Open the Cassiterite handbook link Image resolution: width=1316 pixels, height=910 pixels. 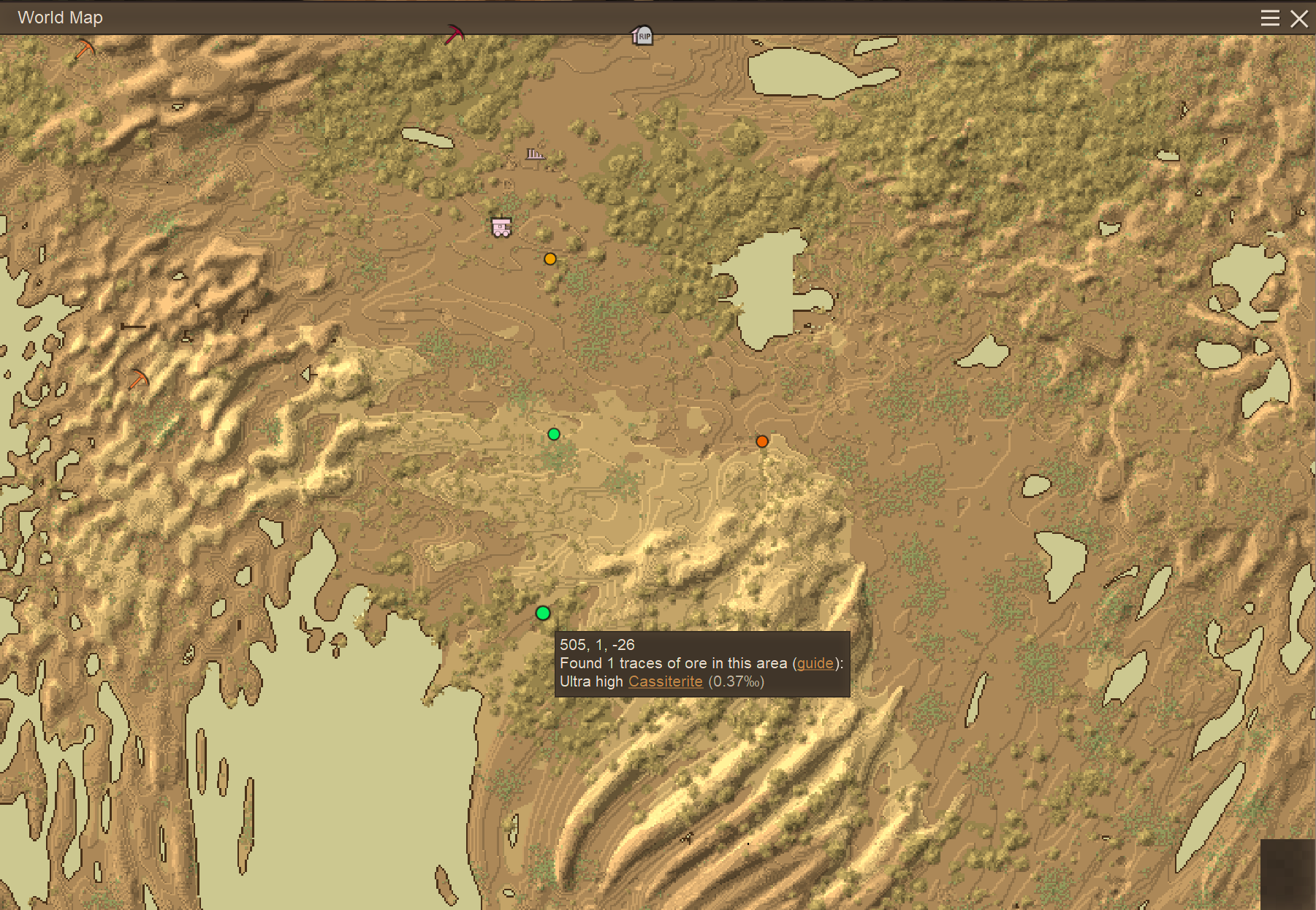(x=665, y=681)
